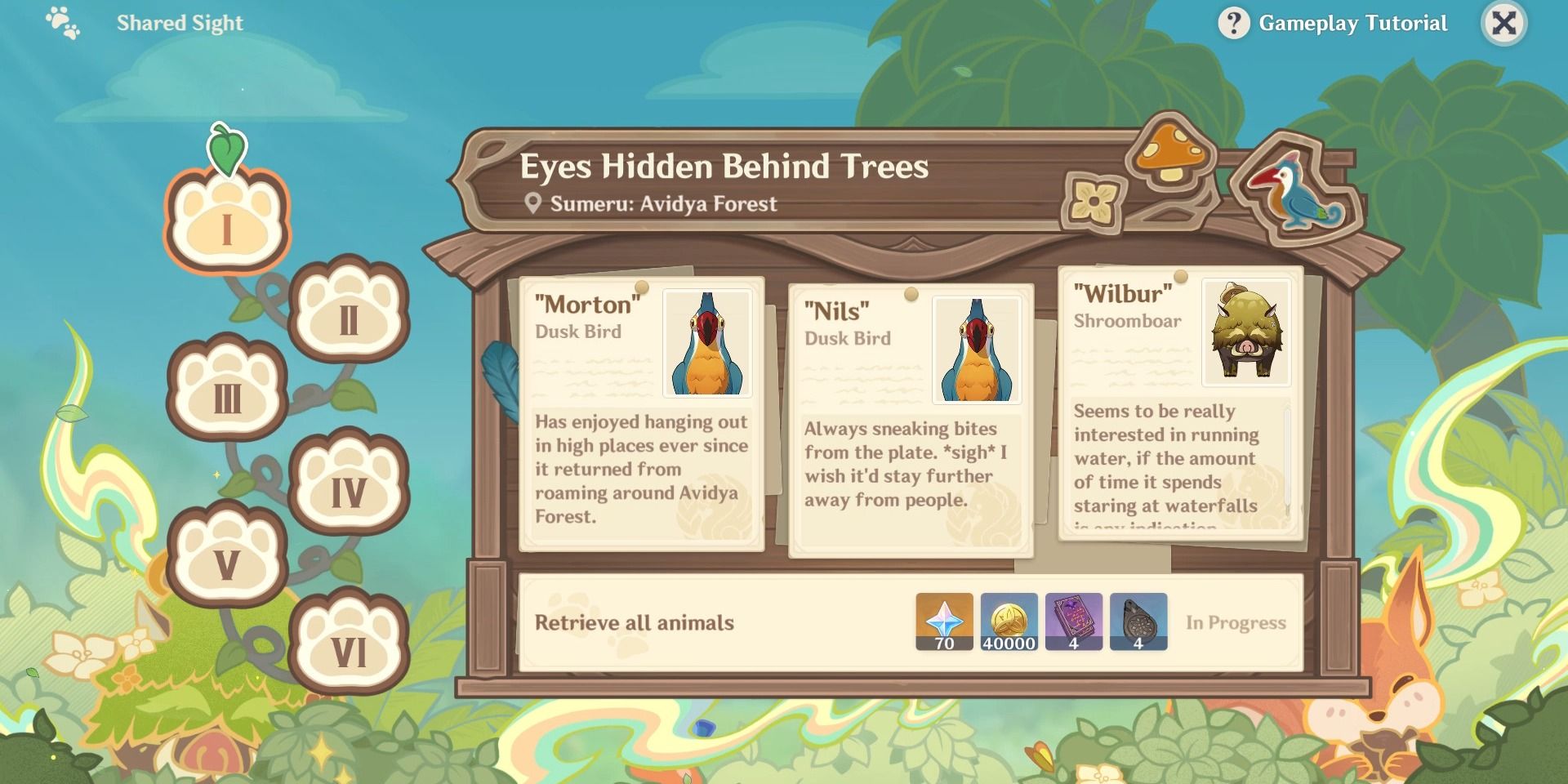Select the purple experience book reward icon
Screen dimensions: 1568x784
[1073, 622]
